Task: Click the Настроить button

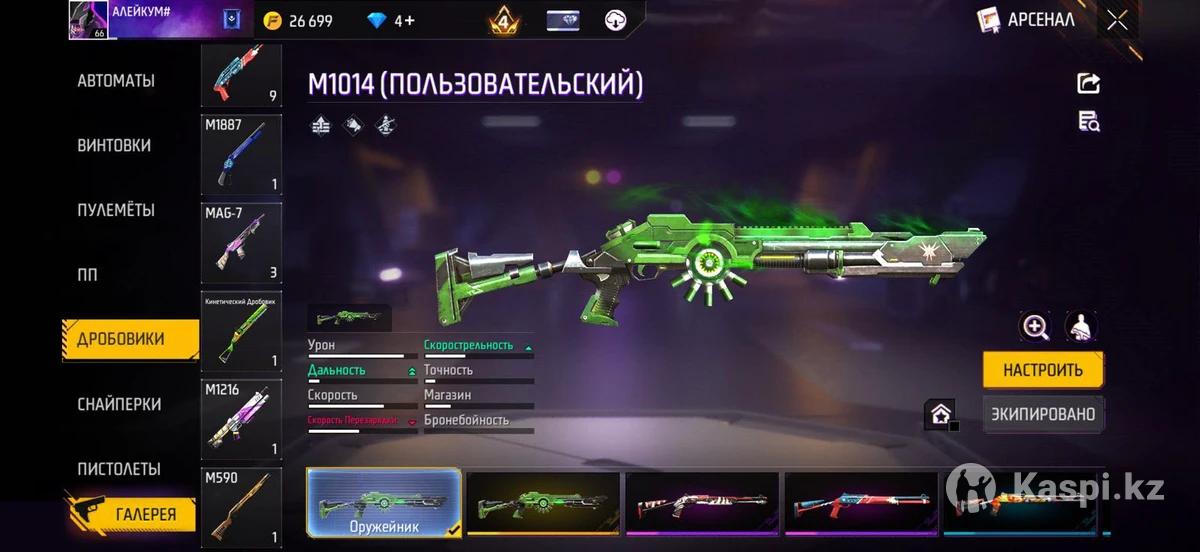Action: [x=1043, y=370]
